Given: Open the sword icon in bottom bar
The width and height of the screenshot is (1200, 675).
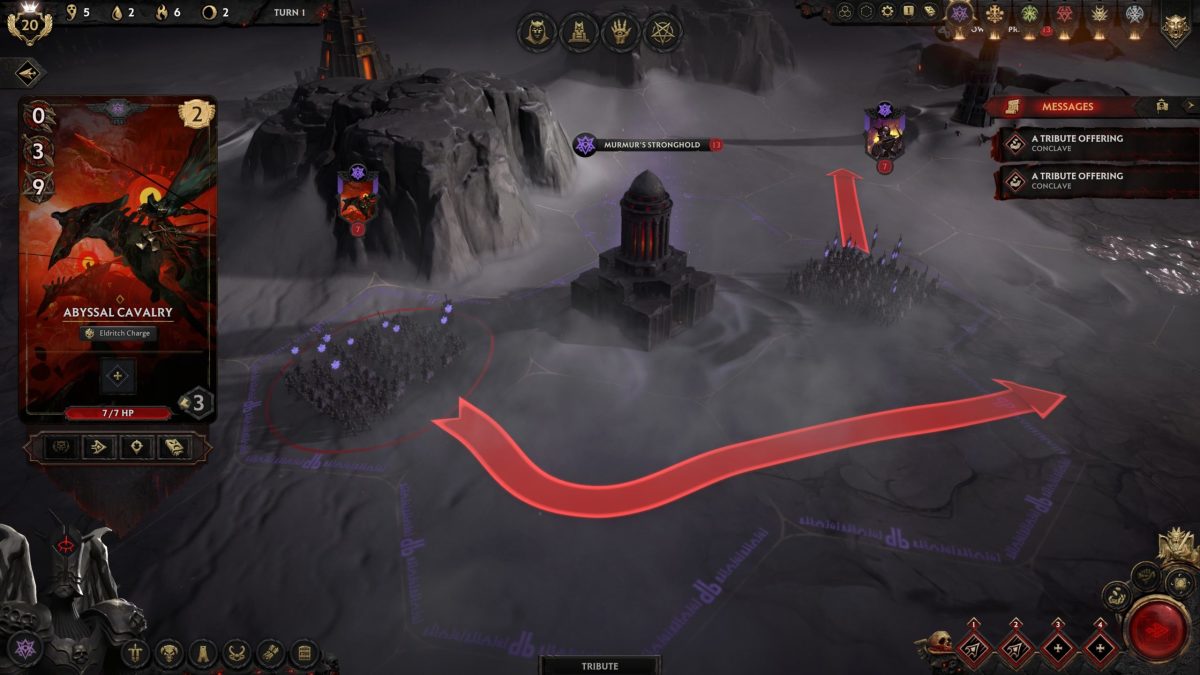Looking at the screenshot, I should [135, 654].
